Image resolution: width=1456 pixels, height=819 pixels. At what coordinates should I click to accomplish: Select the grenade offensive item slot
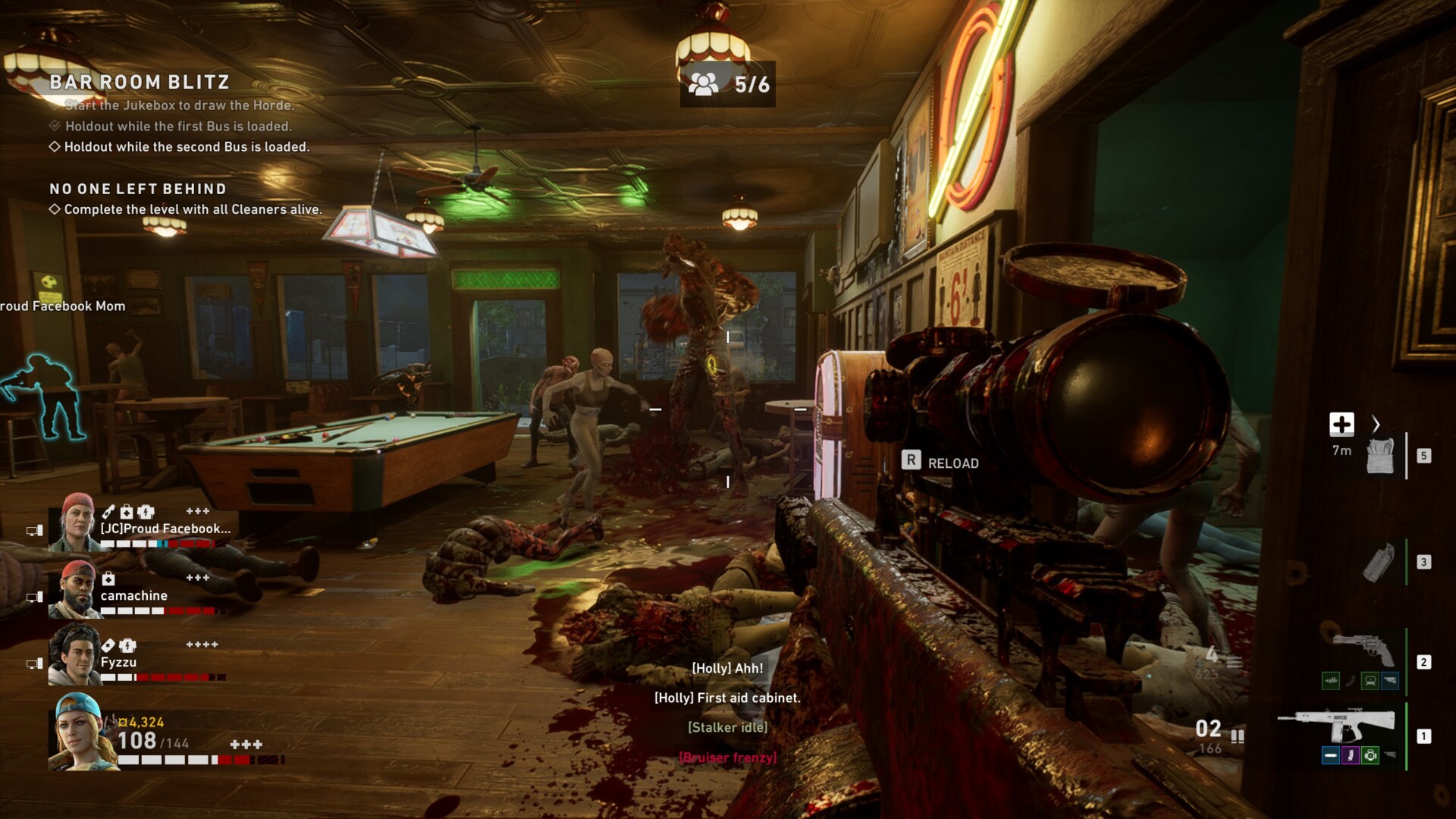pyautogui.click(x=1378, y=563)
